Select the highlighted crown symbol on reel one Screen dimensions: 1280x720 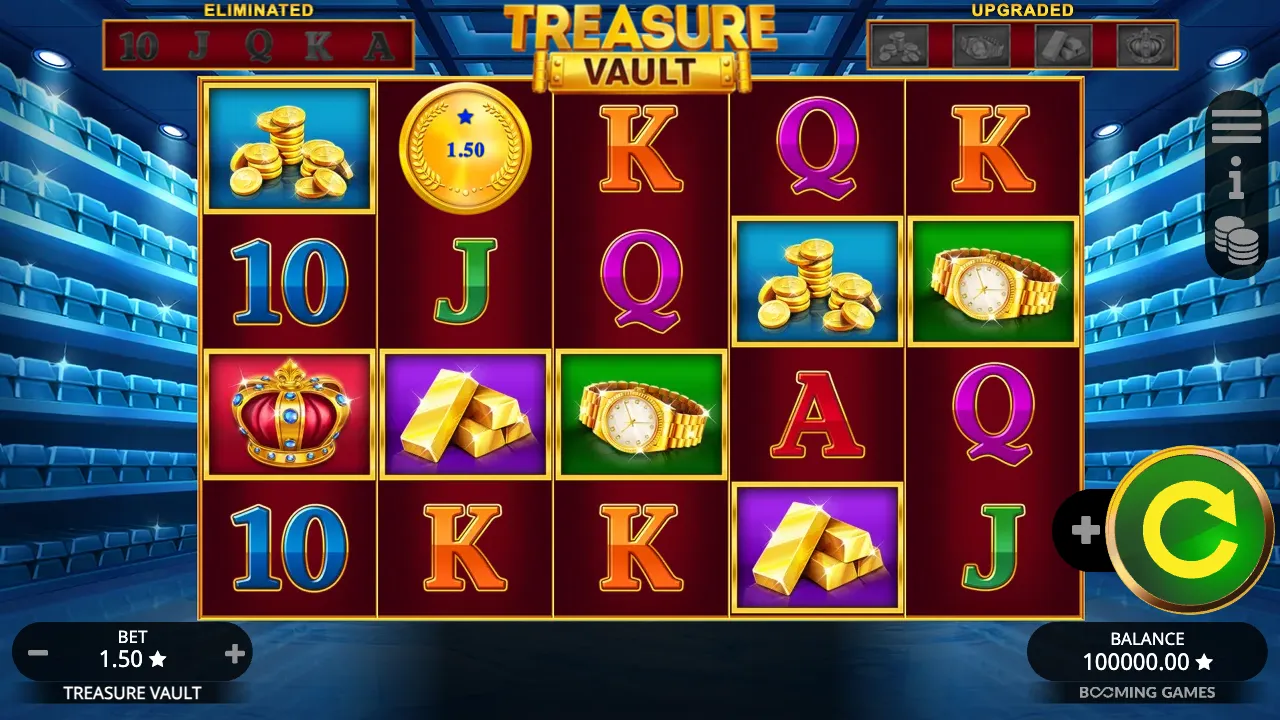[289, 413]
